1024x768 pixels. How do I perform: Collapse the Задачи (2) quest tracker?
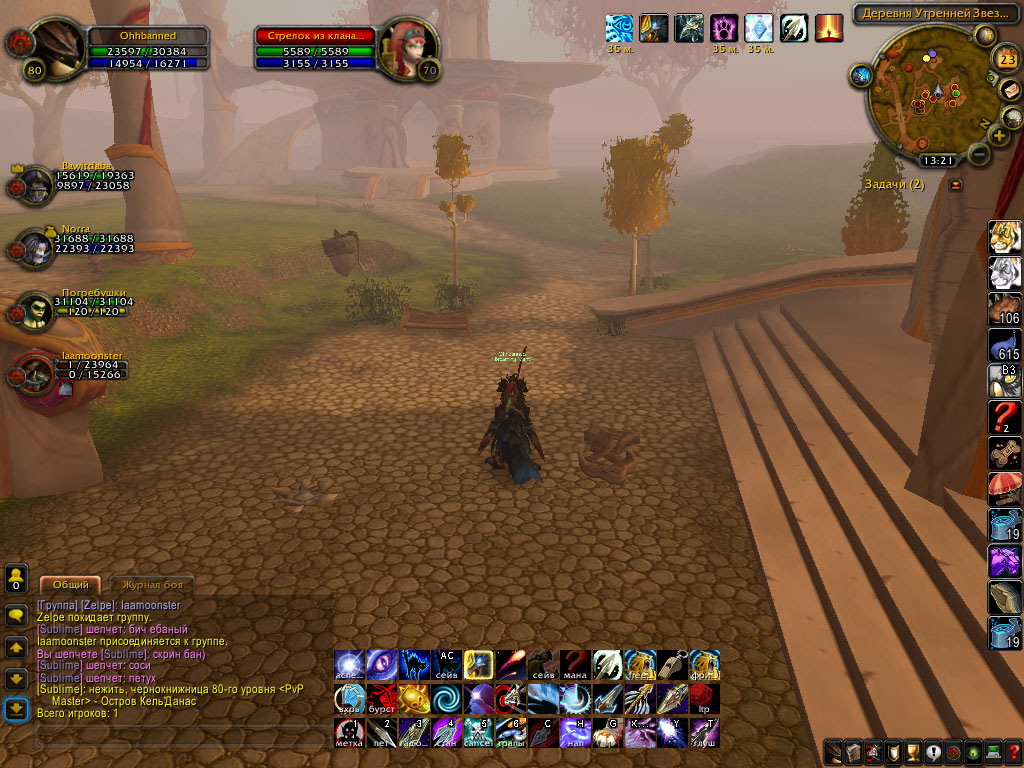pyautogui.click(x=955, y=185)
